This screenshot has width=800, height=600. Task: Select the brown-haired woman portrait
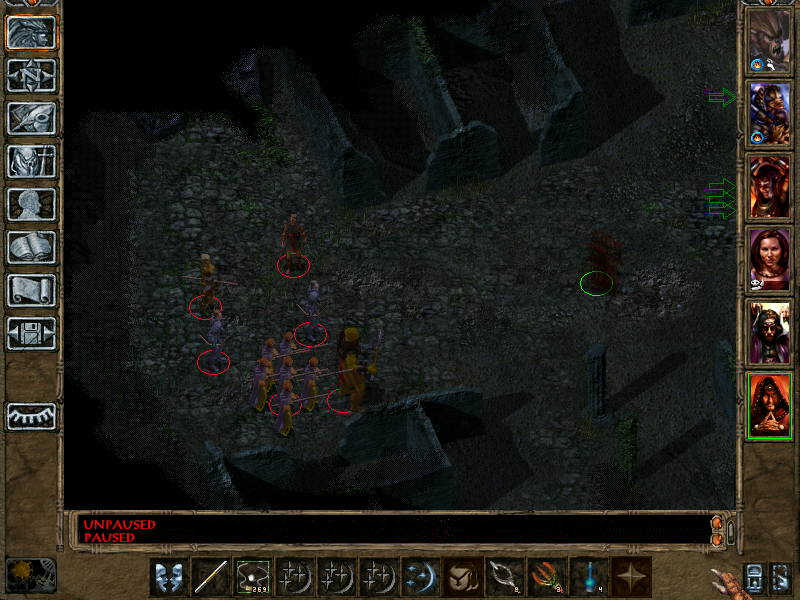tap(770, 261)
